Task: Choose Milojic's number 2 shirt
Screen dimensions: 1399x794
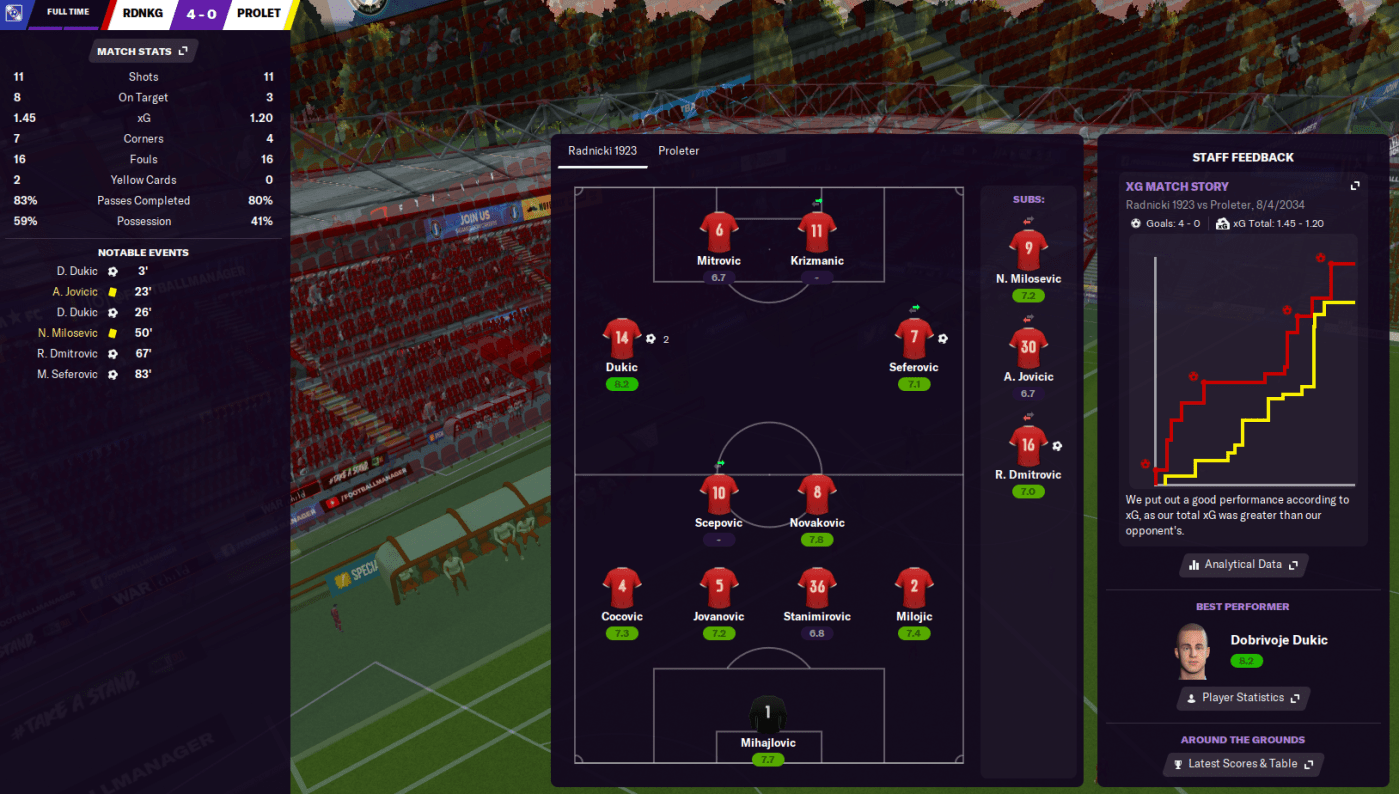Action: (x=914, y=587)
